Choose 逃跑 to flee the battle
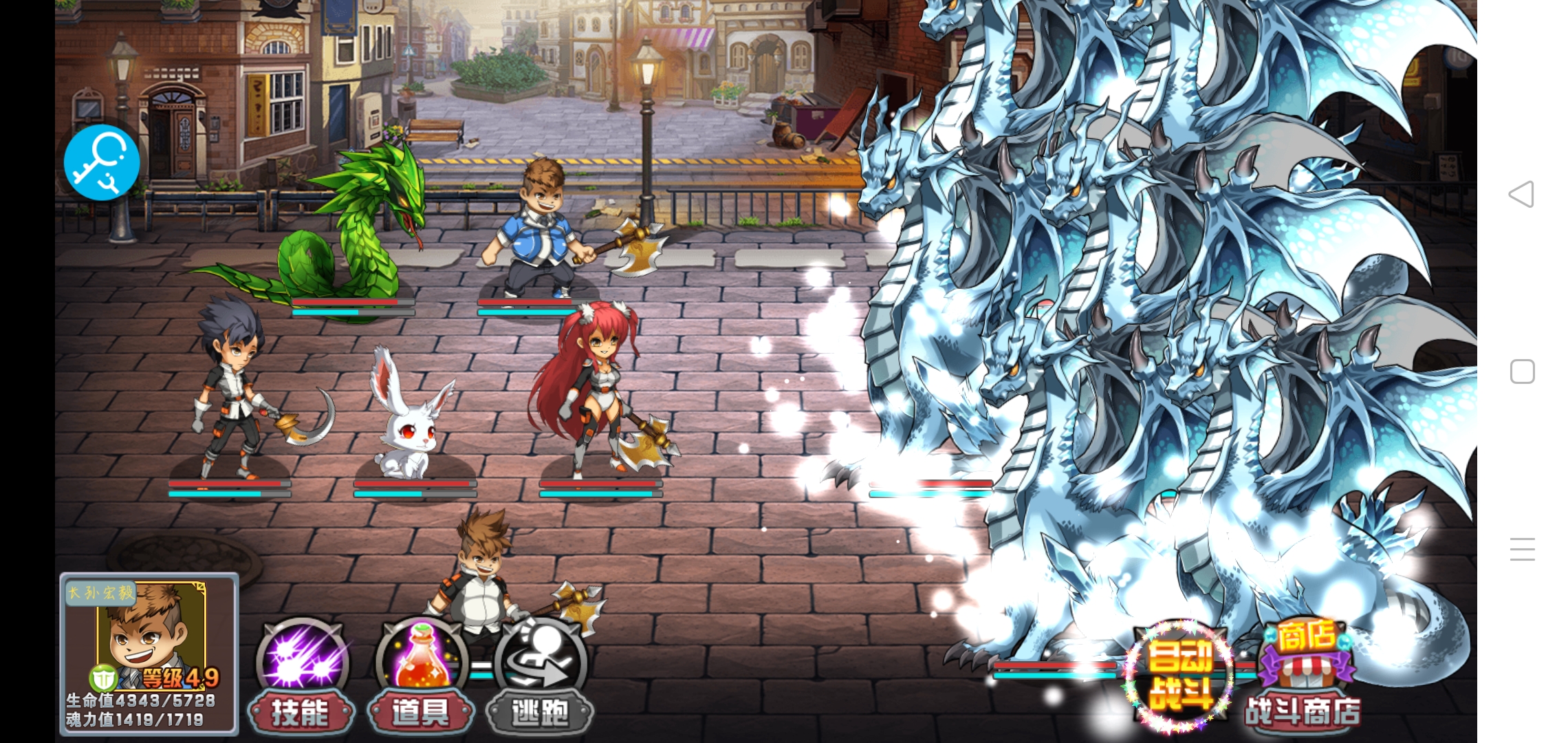The width and height of the screenshot is (1568, 743). coord(541,678)
